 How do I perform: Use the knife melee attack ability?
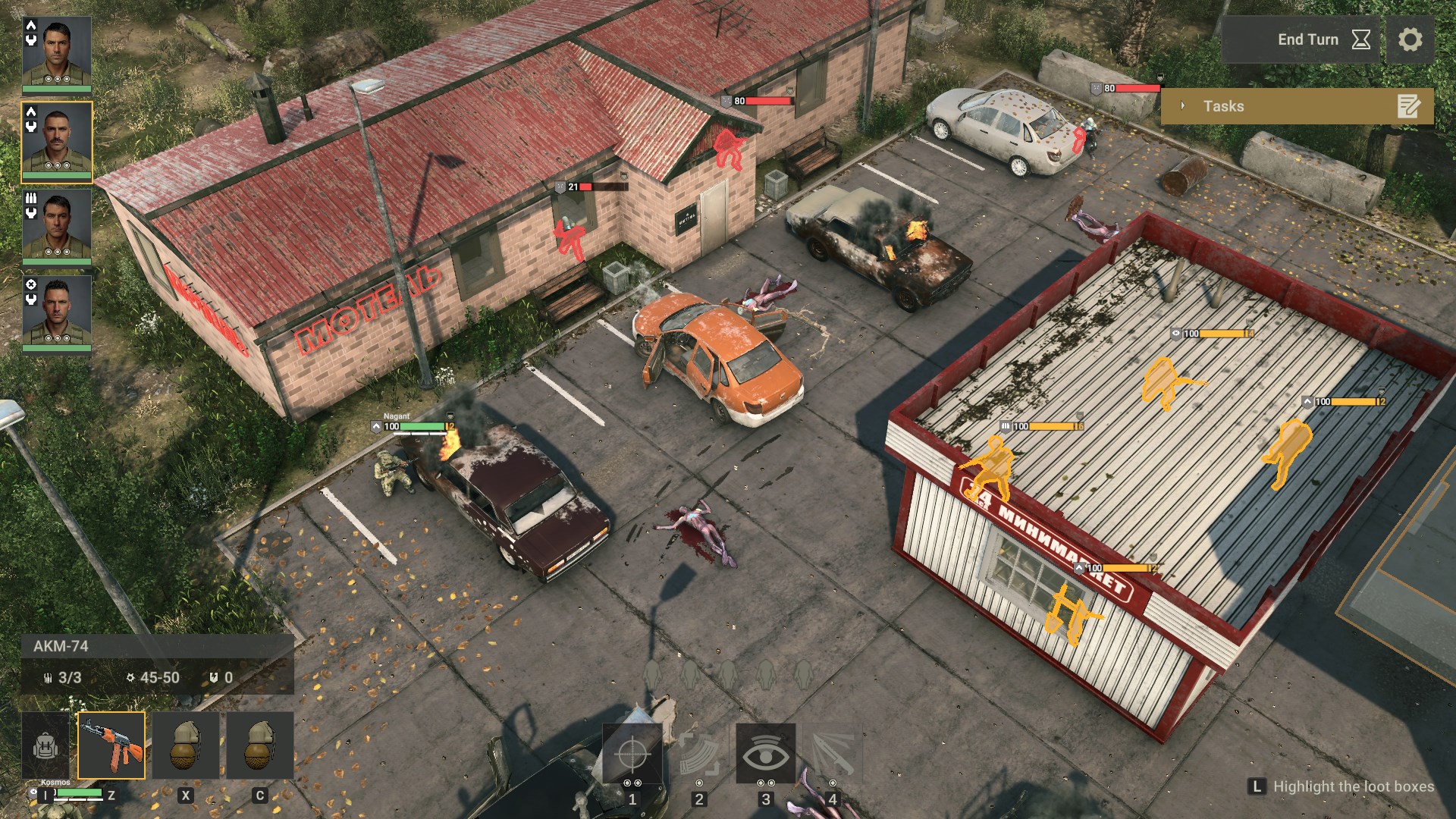click(832, 754)
